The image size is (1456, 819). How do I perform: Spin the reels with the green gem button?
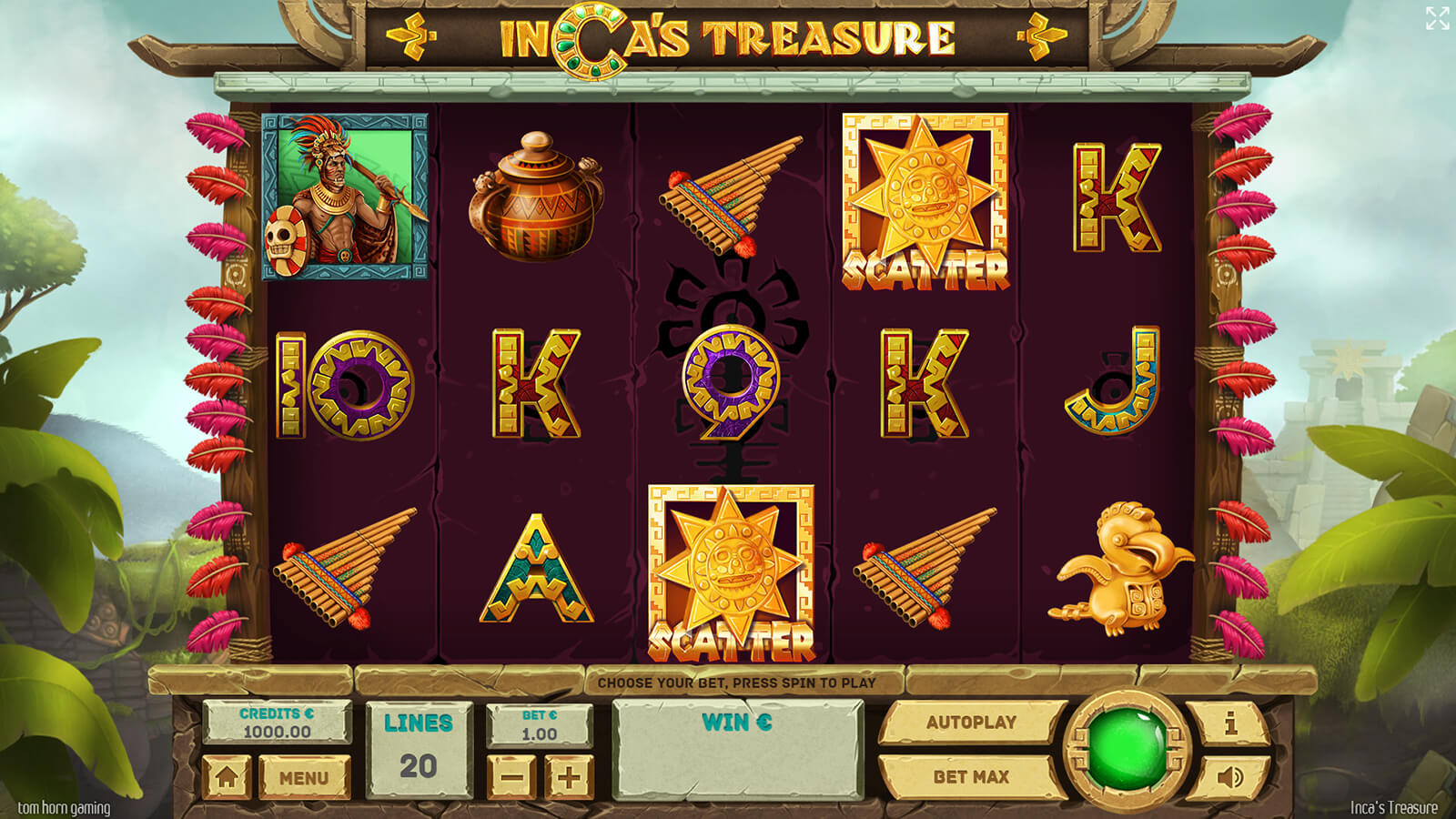(x=1127, y=750)
